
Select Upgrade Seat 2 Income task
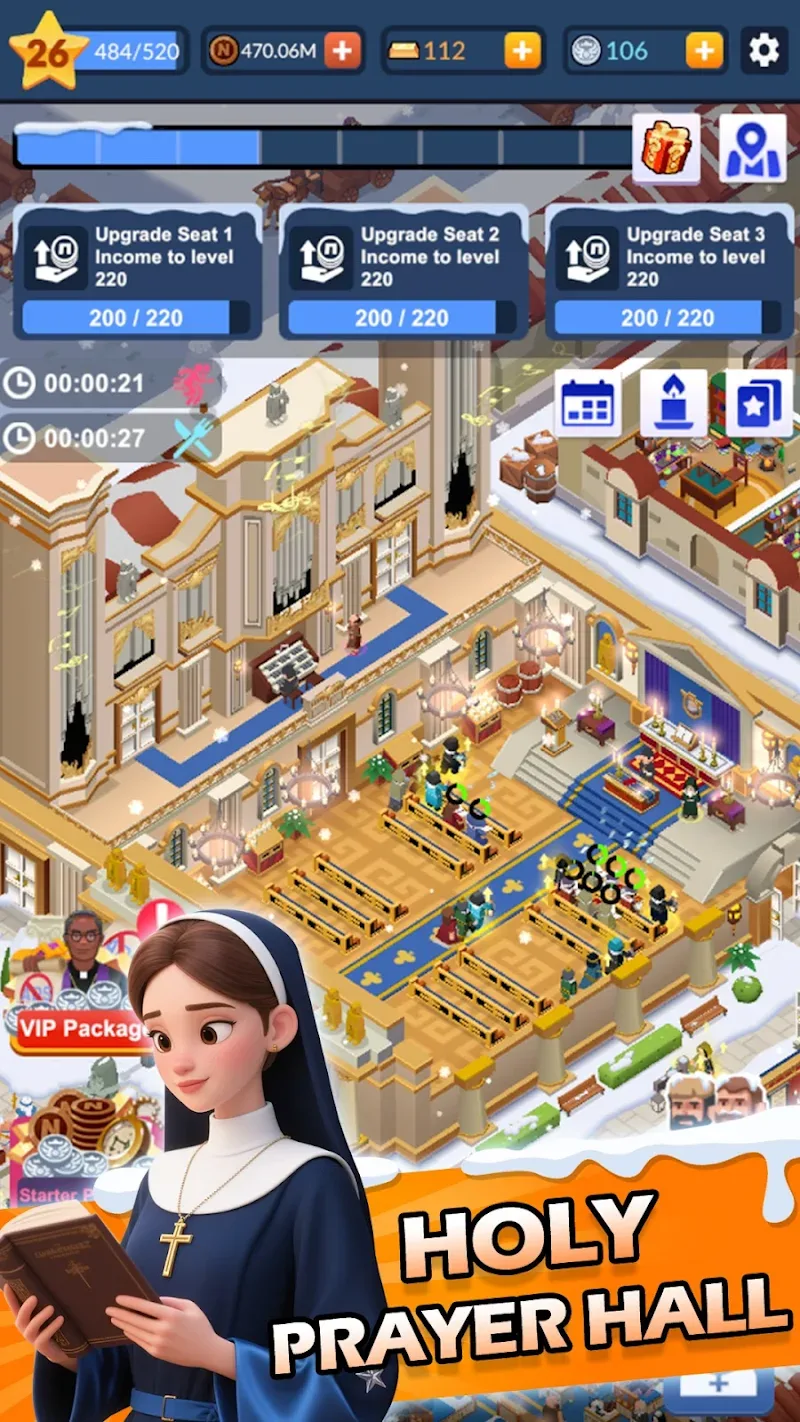click(403, 272)
